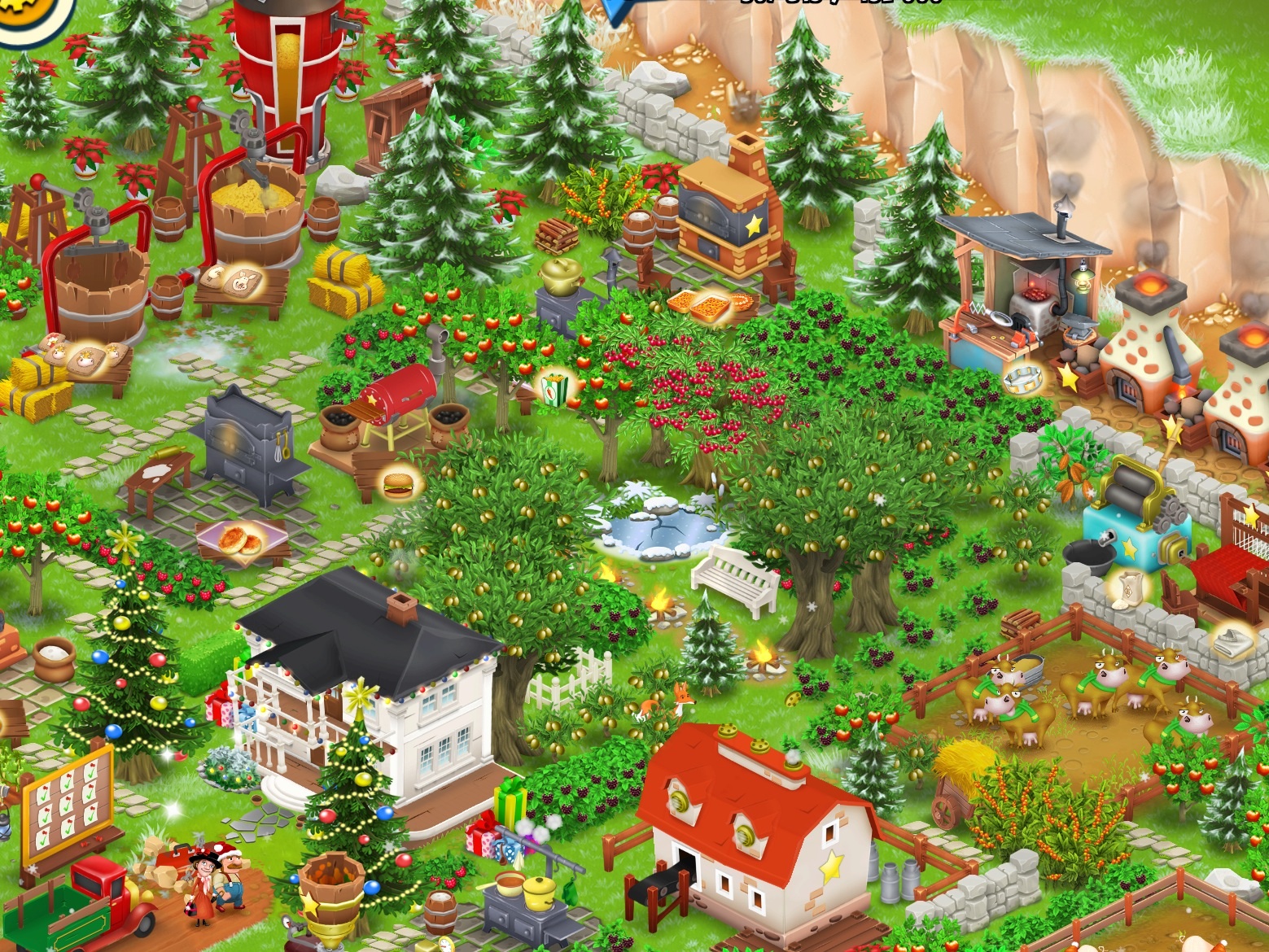Collect the ready hamburger
Screen dimensions: 1269x952
[399, 484]
